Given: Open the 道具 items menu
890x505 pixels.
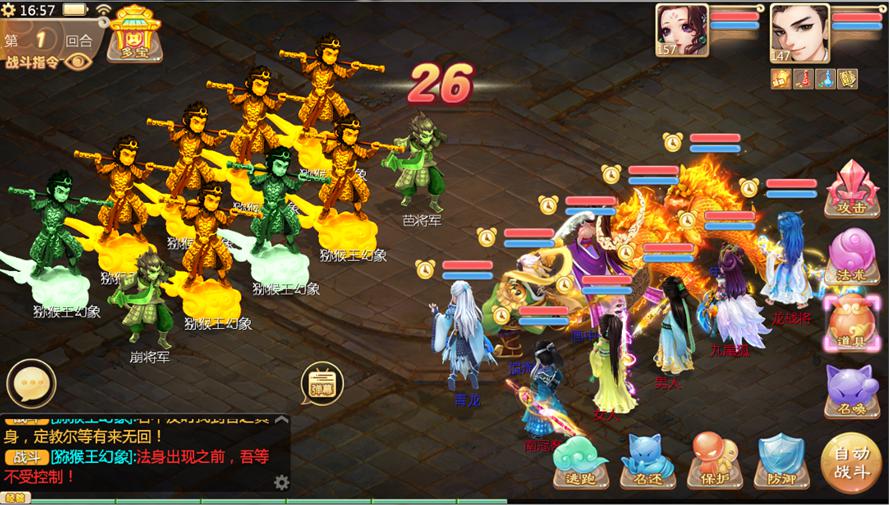Looking at the screenshot, I should 848,323.
